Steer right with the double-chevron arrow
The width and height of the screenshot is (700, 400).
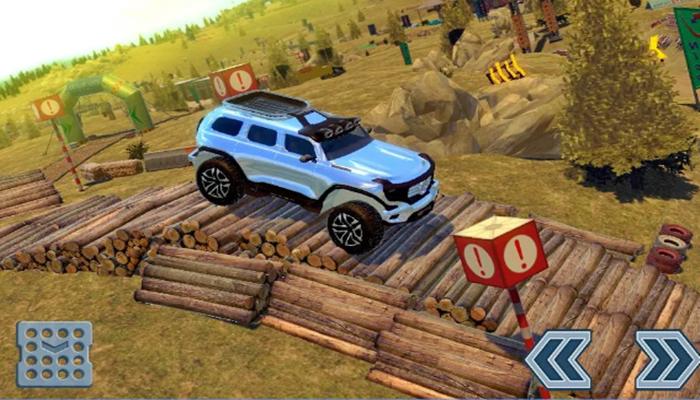[667, 359]
